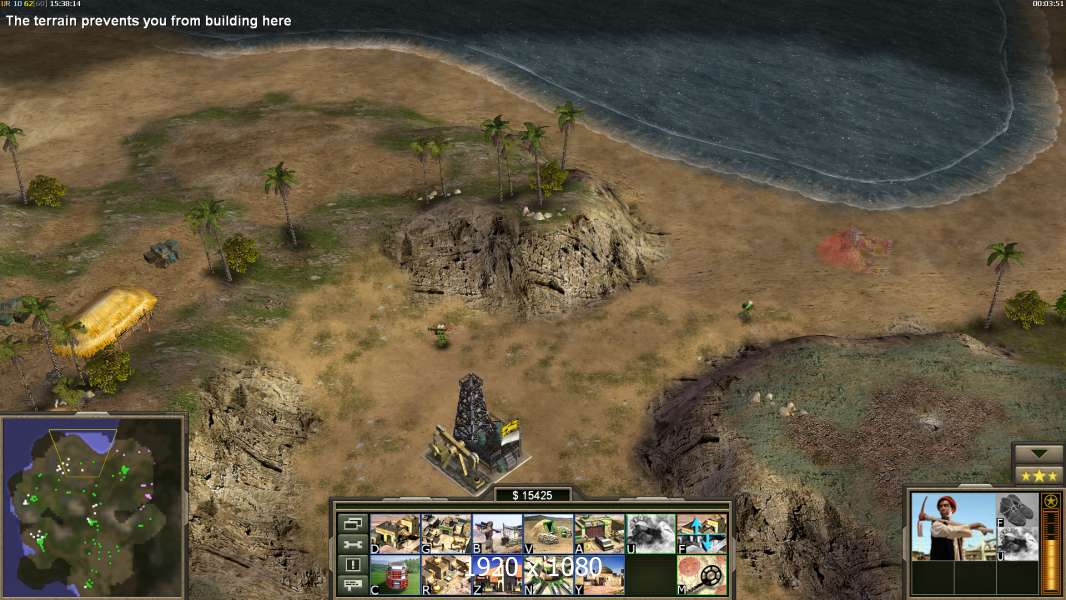The width and height of the screenshot is (1066, 600).
Task: Click the chat message button
Action: coord(352,585)
